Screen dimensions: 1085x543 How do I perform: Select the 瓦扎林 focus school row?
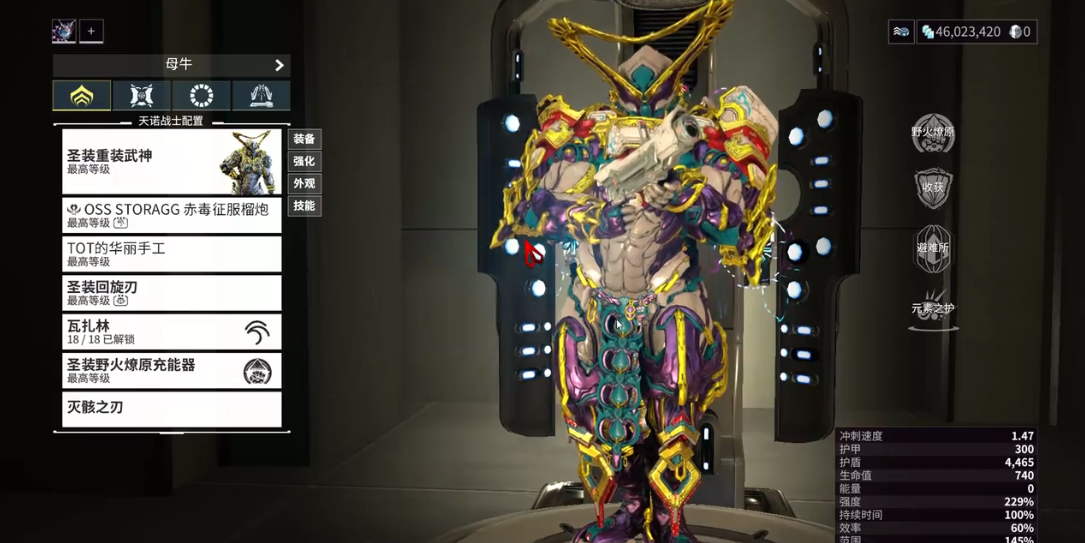pyautogui.click(x=171, y=332)
